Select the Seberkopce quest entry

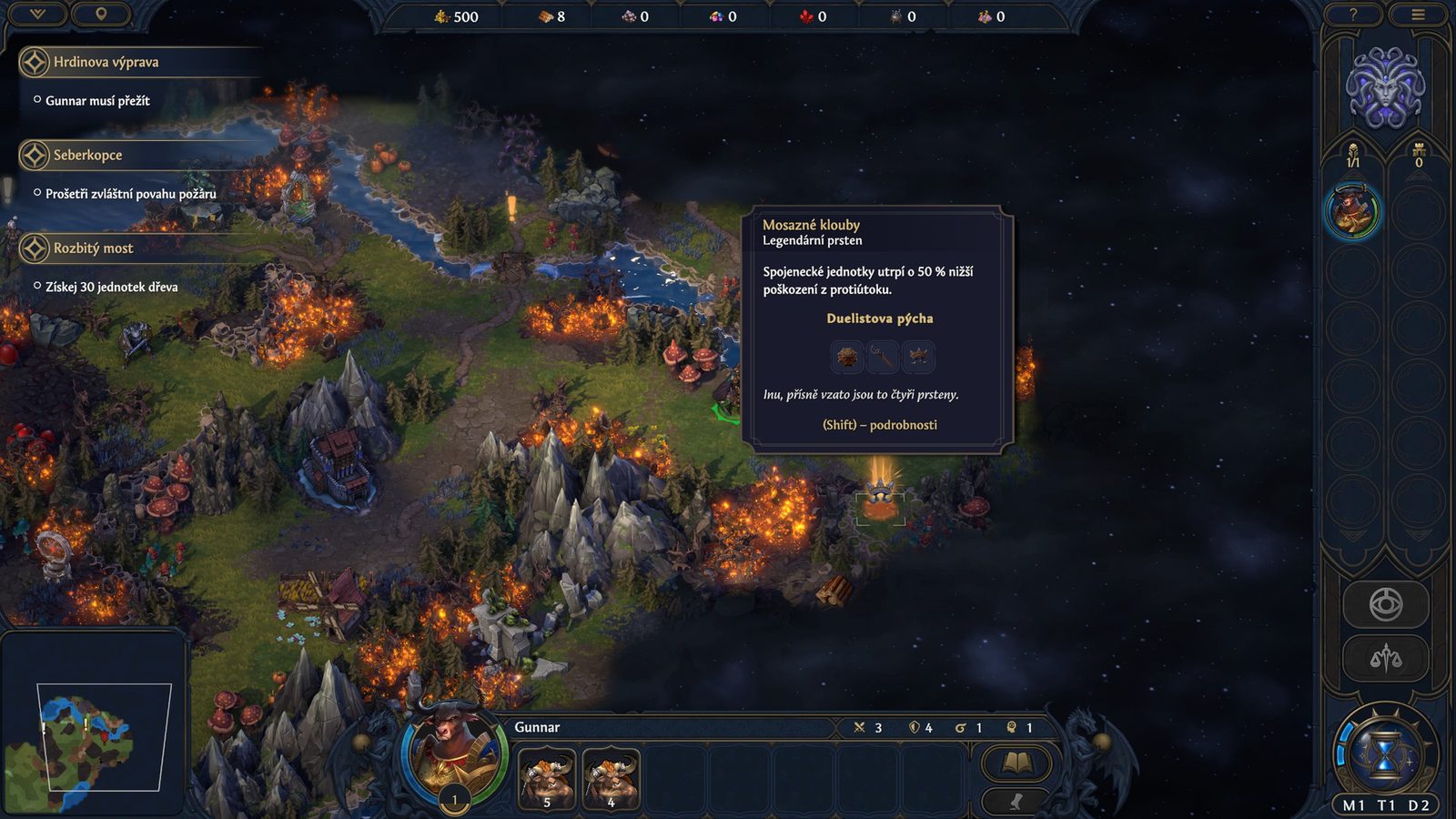(x=87, y=155)
